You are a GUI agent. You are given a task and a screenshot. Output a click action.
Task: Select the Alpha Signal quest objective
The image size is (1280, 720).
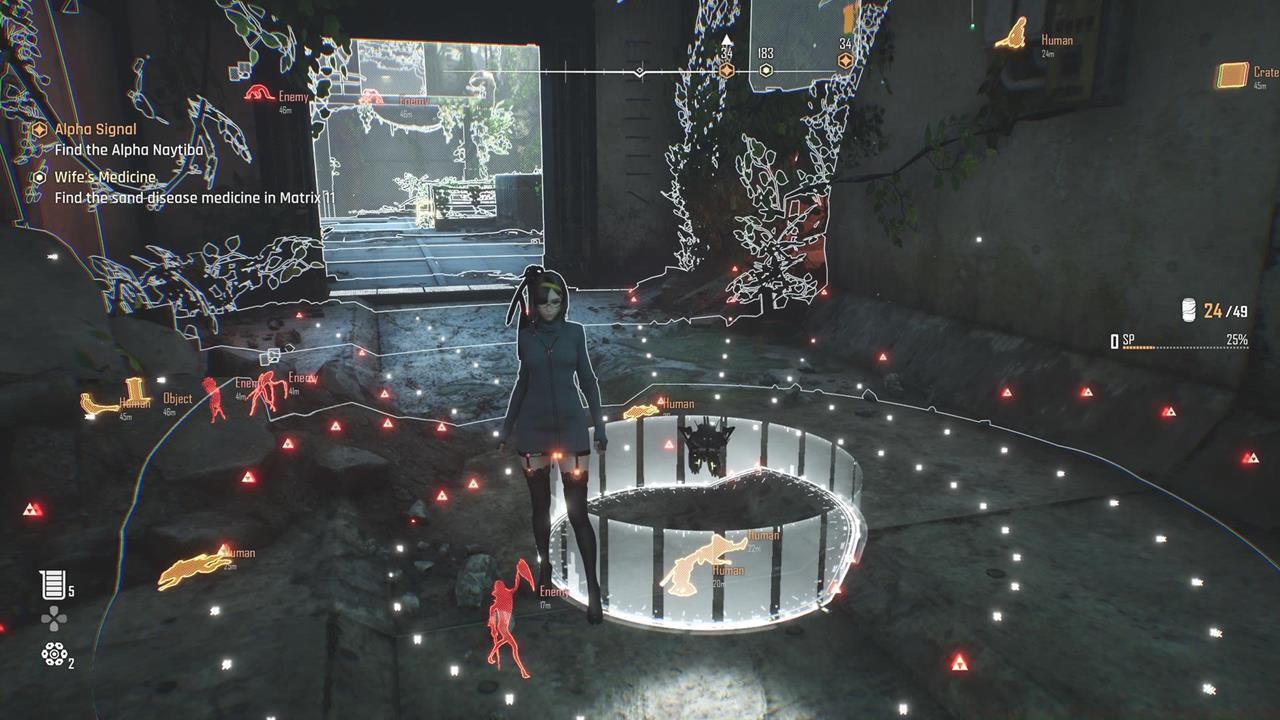(x=95, y=129)
